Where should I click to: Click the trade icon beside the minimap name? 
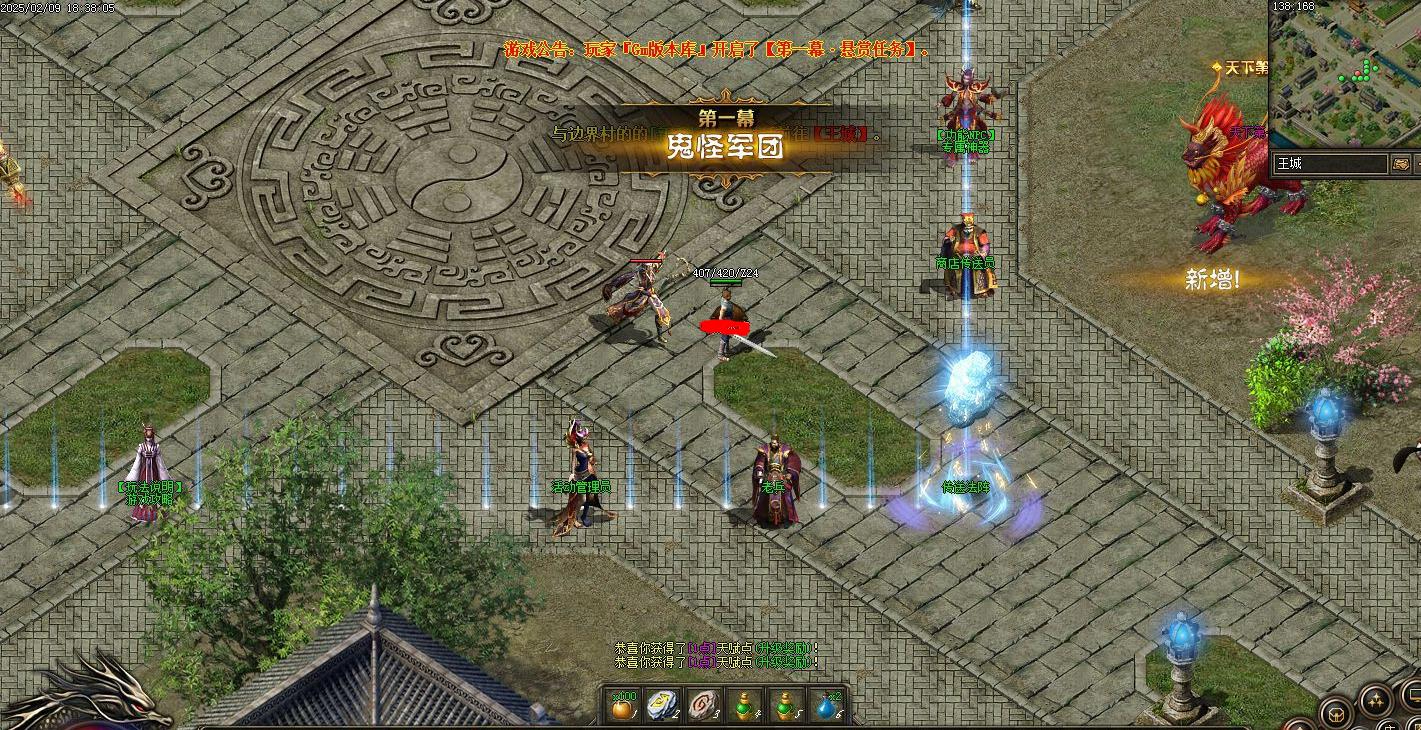click(1400, 164)
